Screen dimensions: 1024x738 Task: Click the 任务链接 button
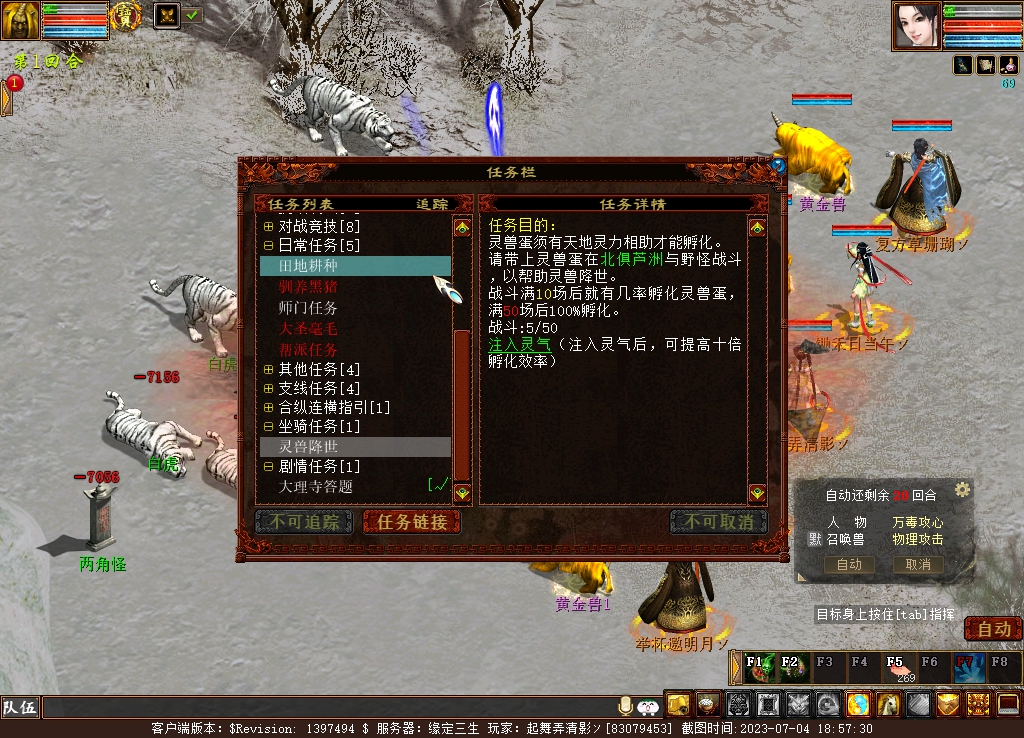coord(412,522)
